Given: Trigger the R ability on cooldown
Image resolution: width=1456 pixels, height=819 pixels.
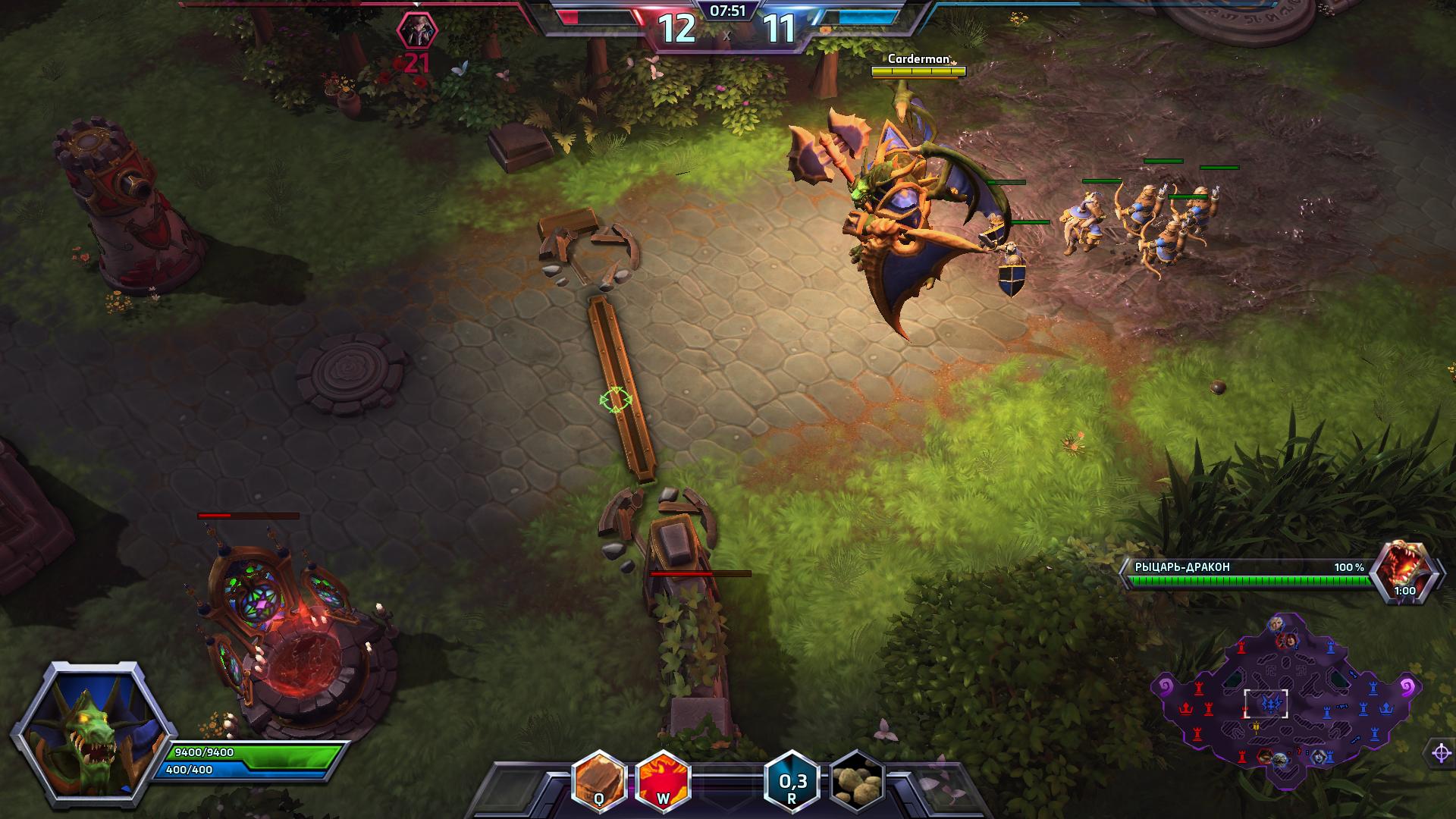Looking at the screenshot, I should pyautogui.click(x=792, y=780).
